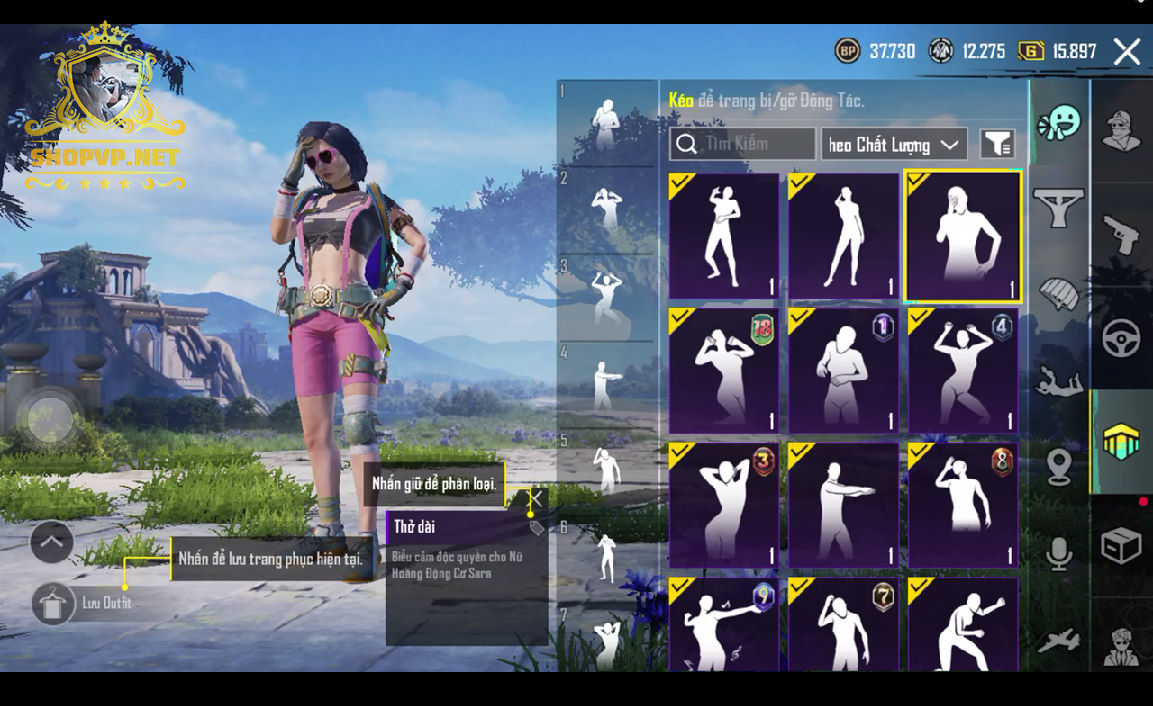Close the inventory screen with the X
Viewport: 1153px width, 706px height.
pos(1127,51)
